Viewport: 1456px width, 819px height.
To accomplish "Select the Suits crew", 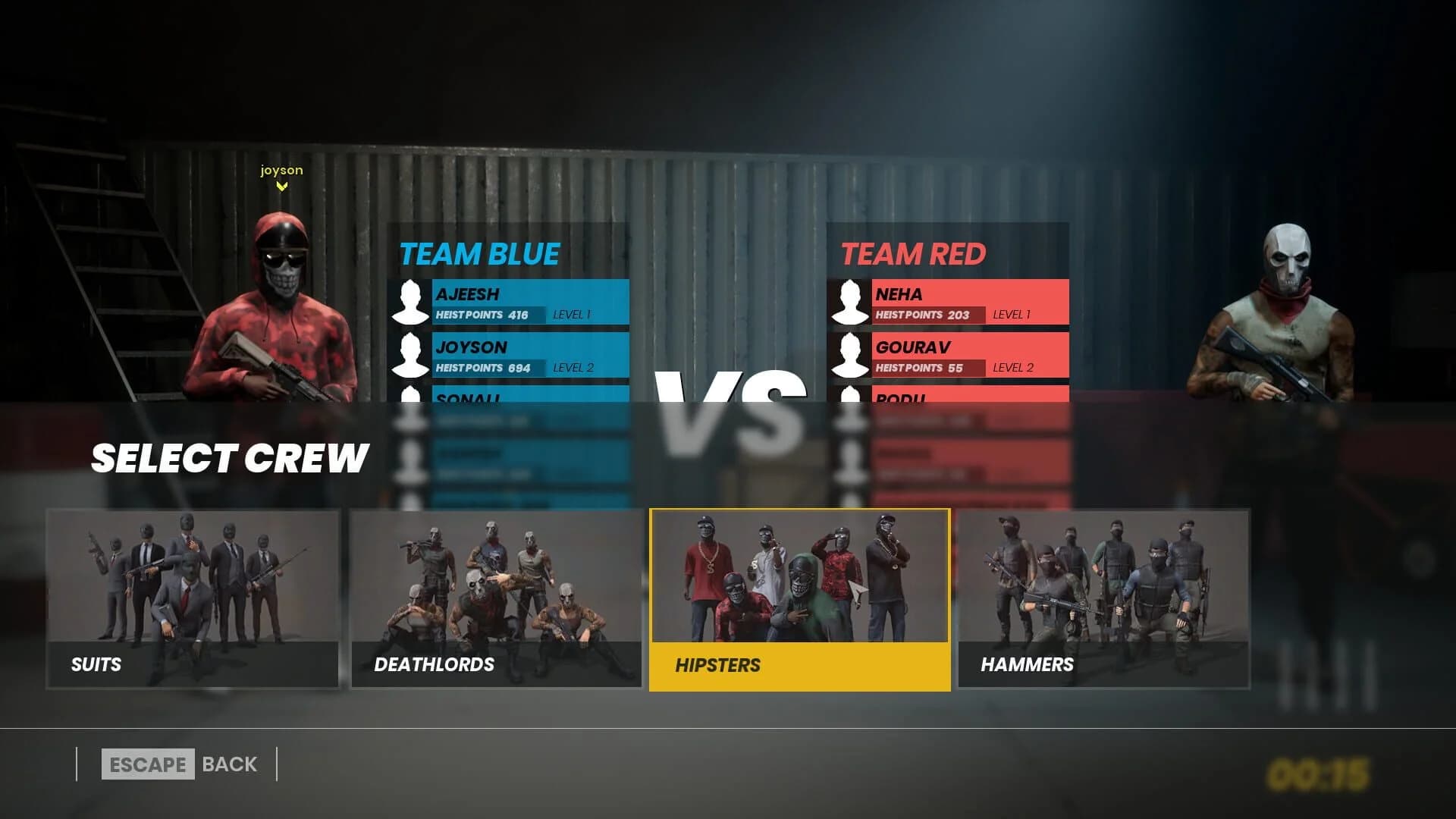I will (x=193, y=599).
